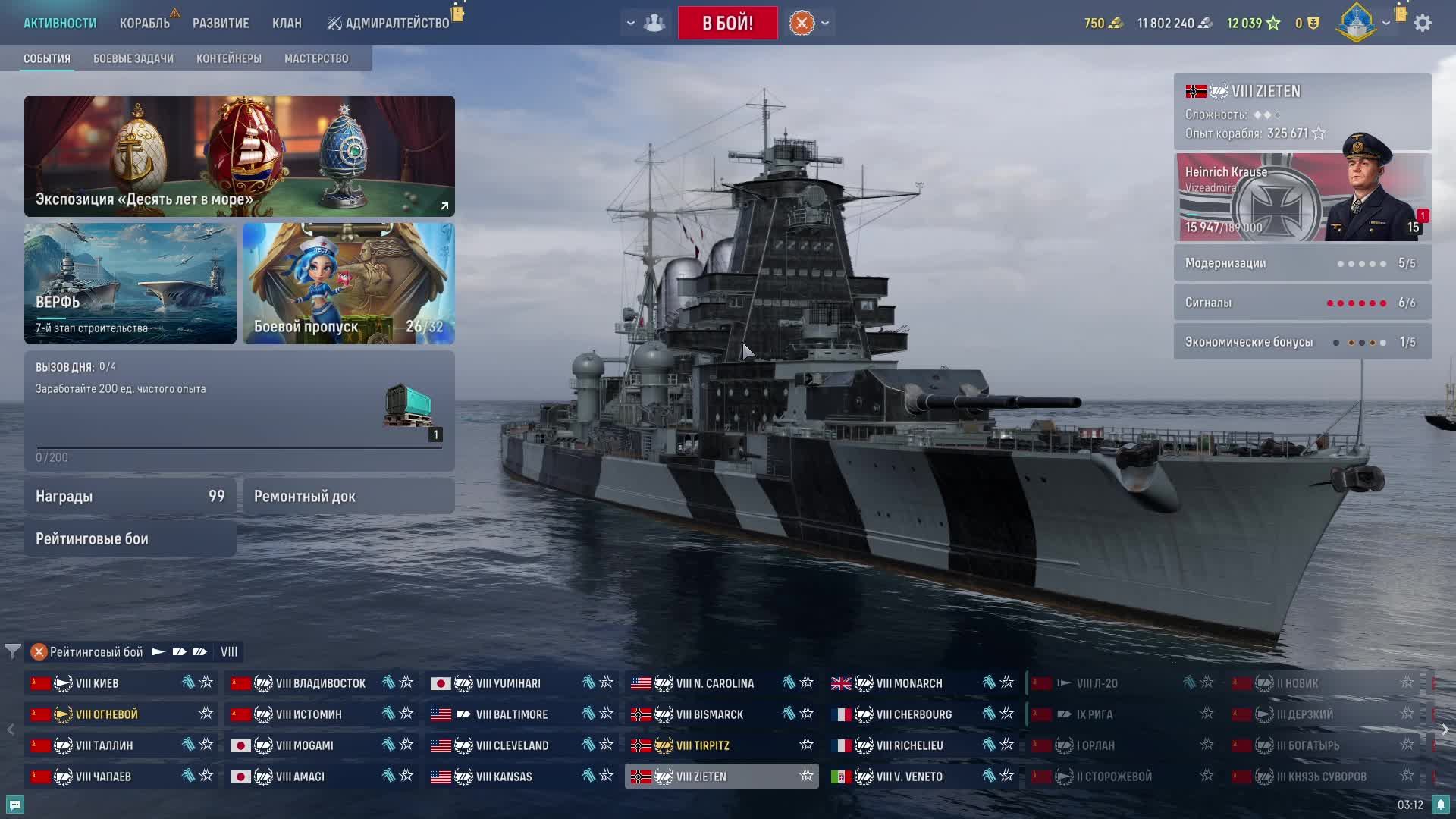Open the Развитие menu
1456x819 pixels.
click(221, 24)
